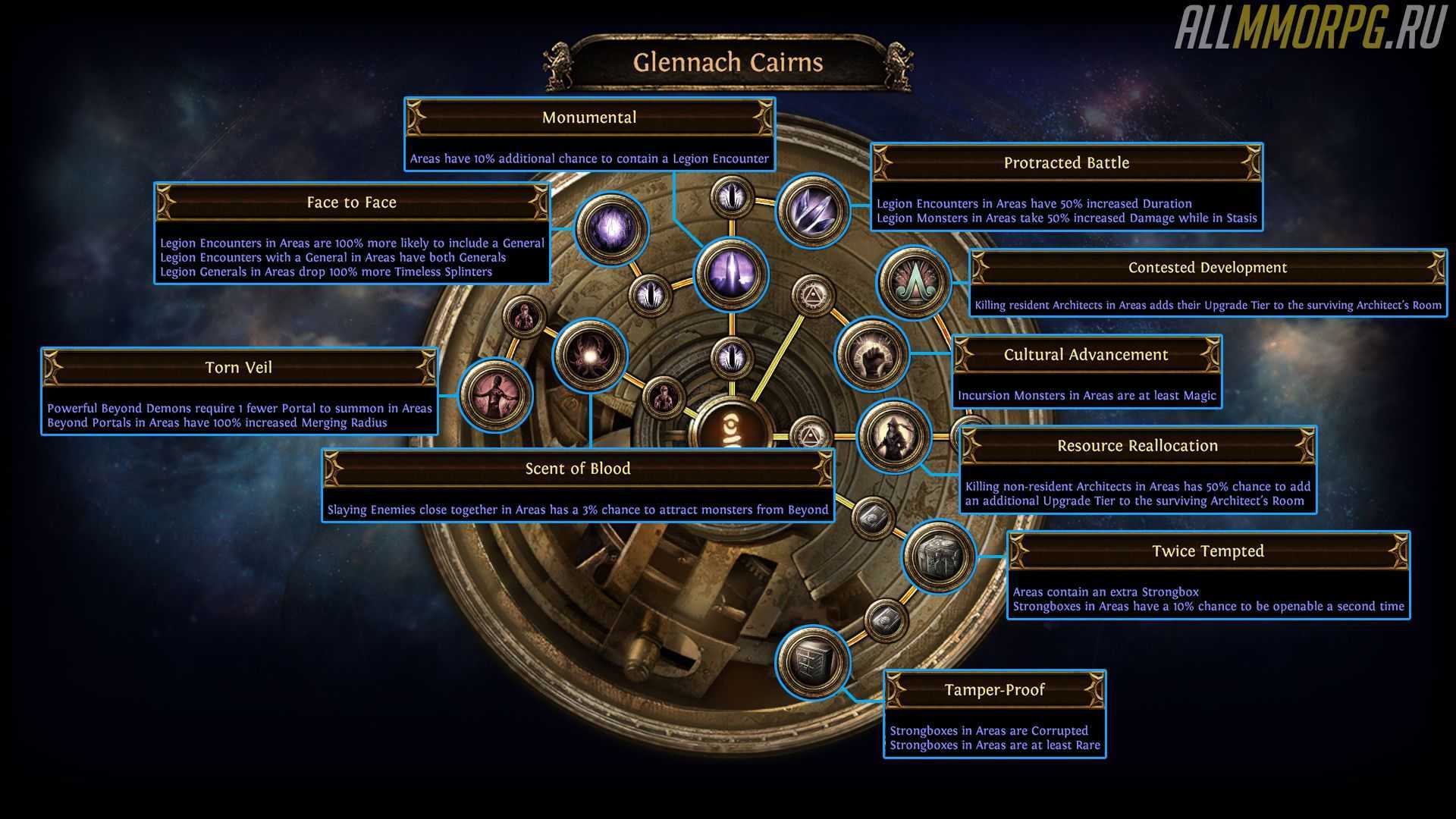Screen dimensions: 1456x819
Task: Select the Resource Reallocation hooded figure node
Action: point(893,436)
